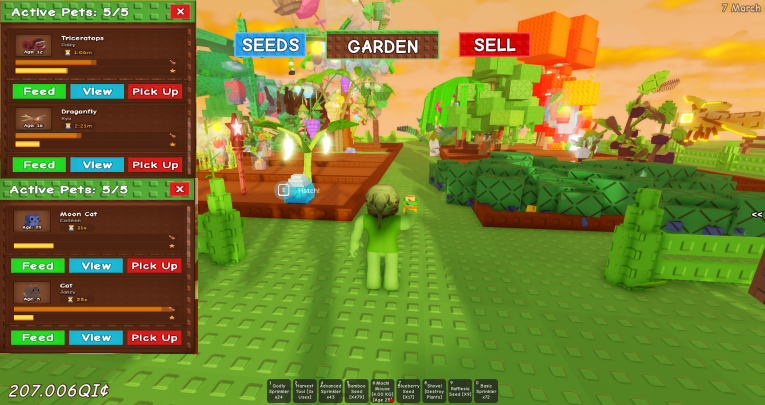Feed the Dragonfly pet
Image resolution: width=765 pixels, height=405 pixels.
[x=38, y=165]
